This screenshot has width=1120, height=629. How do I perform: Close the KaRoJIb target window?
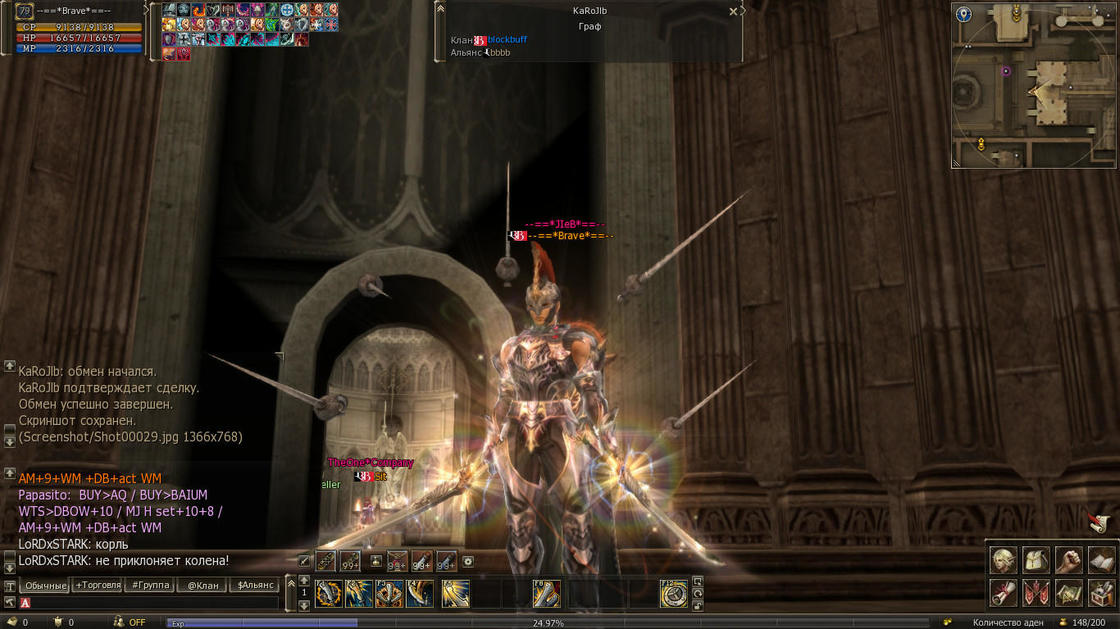pyautogui.click(x=733, y=12)
